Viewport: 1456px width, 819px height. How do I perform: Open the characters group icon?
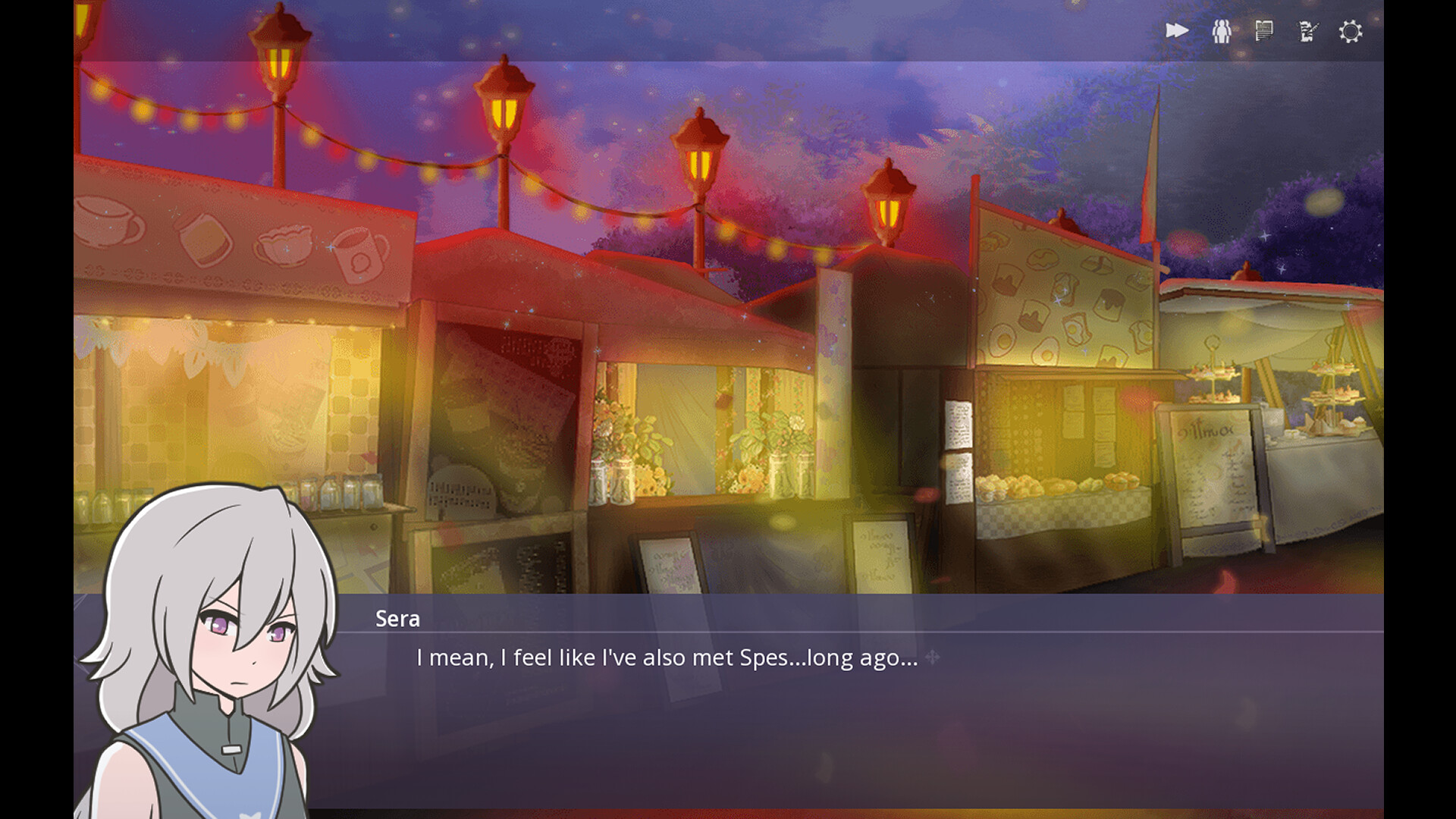(x=1221, y=31)
